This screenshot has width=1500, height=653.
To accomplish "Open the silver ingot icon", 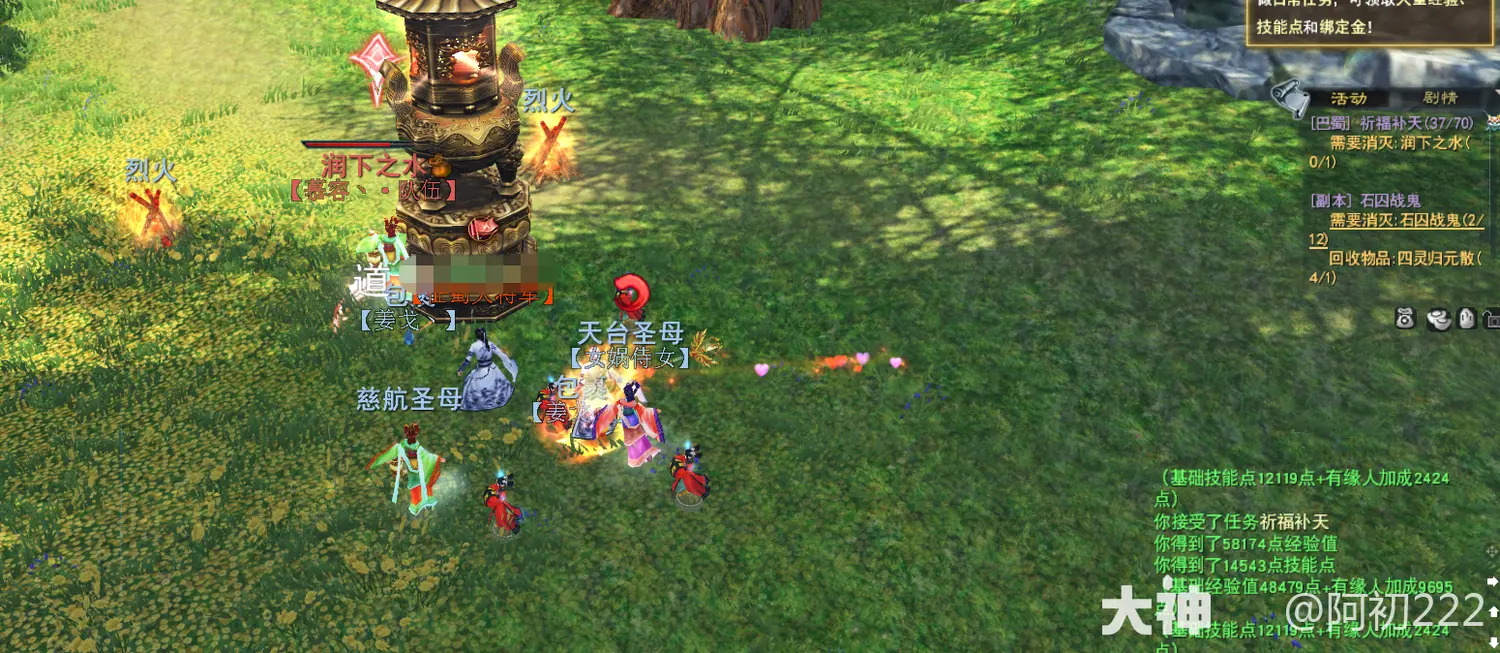I will [x=1439, y=319].
